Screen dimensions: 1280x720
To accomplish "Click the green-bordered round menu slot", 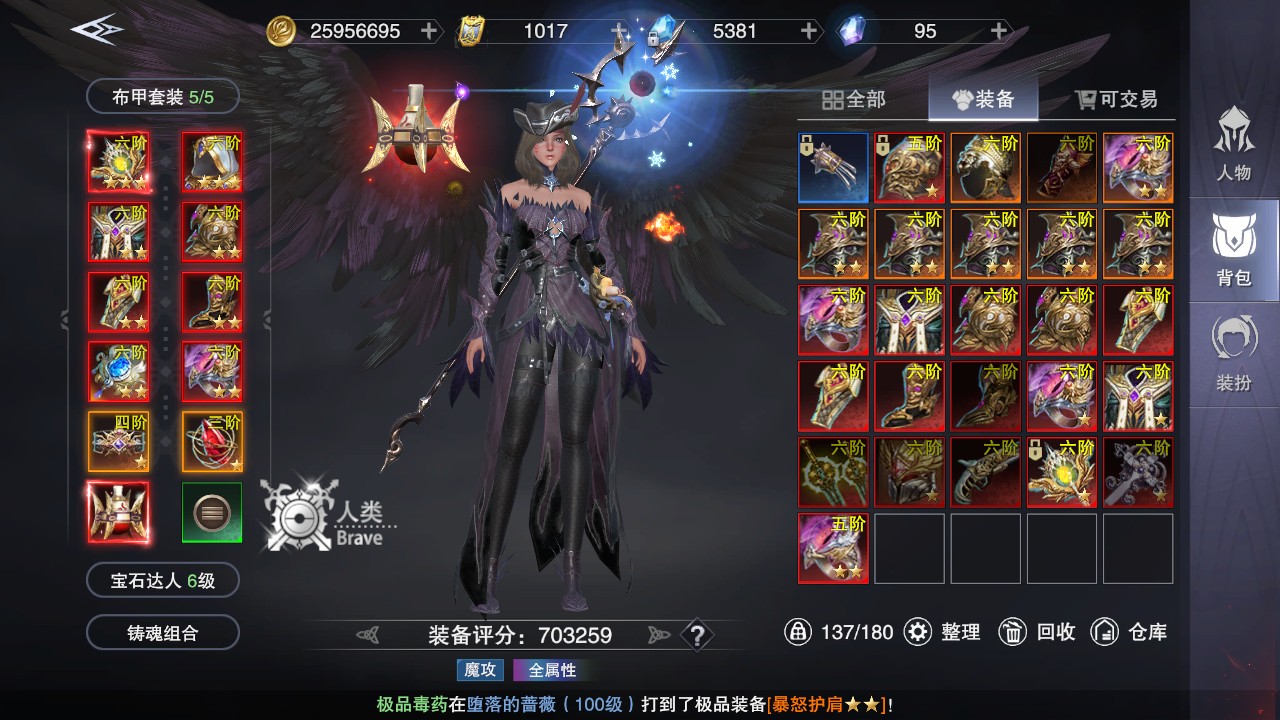I will [212, 513].
